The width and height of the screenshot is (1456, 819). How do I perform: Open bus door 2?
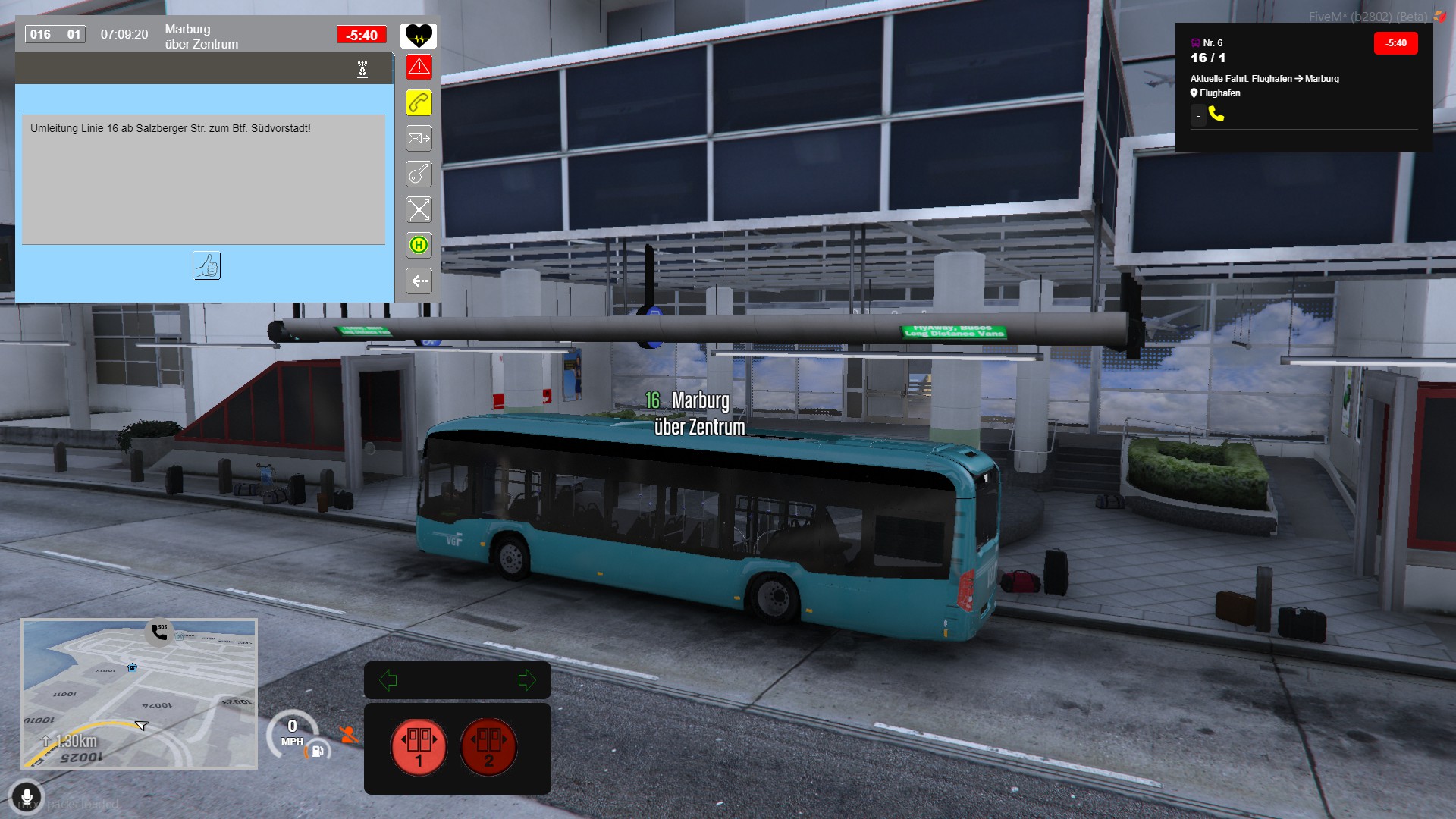click(488, 747)
